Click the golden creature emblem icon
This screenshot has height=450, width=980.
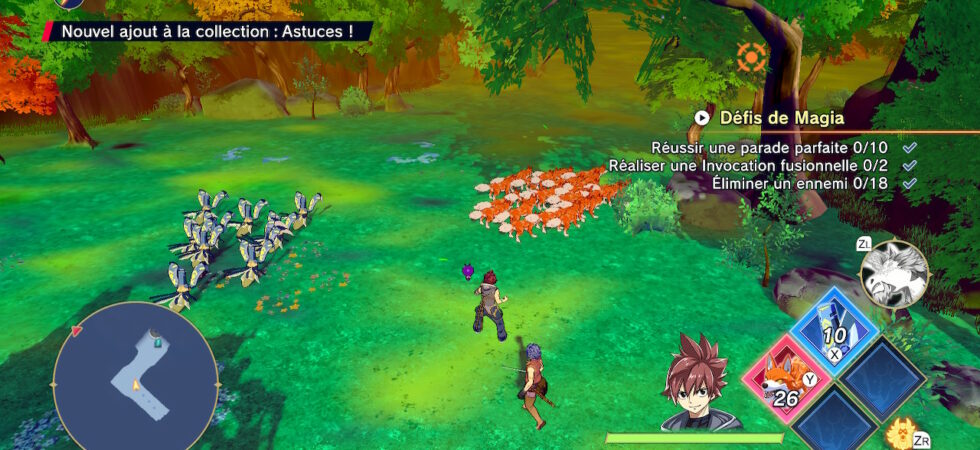click(x=901, y=434)
